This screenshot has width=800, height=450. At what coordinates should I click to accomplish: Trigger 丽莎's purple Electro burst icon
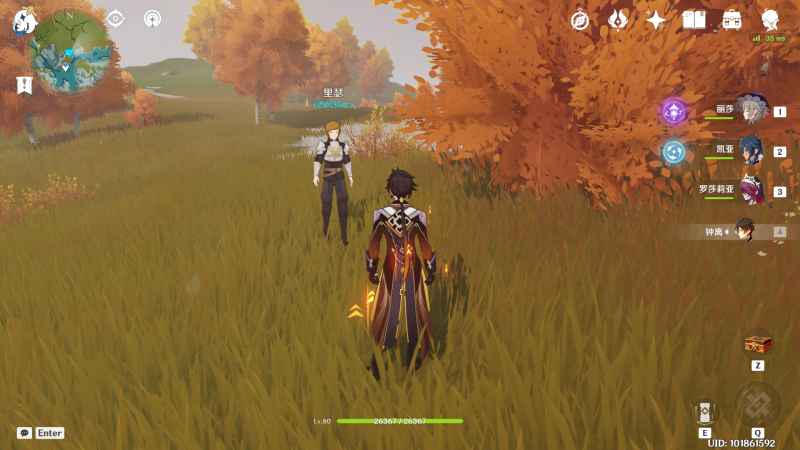pyautogui.click(x=674, y=111)
